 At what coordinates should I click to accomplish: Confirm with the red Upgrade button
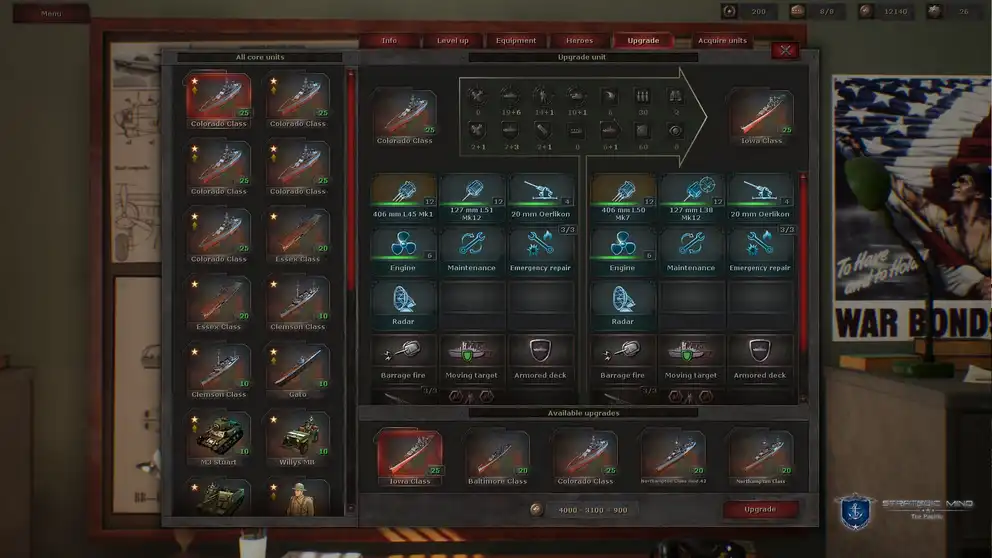(x=760, y=509)
